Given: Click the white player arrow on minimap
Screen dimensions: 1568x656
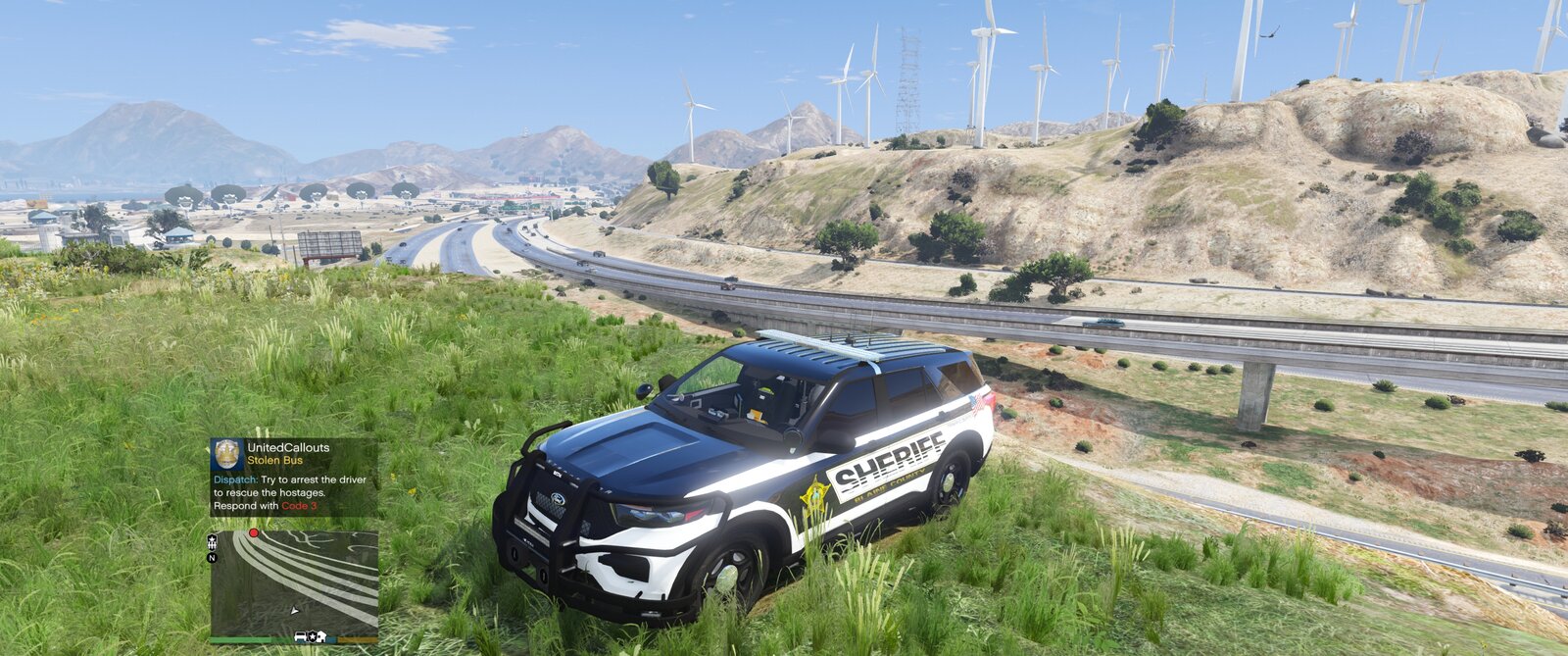Looking at the screenshot, I should [295, 610].
